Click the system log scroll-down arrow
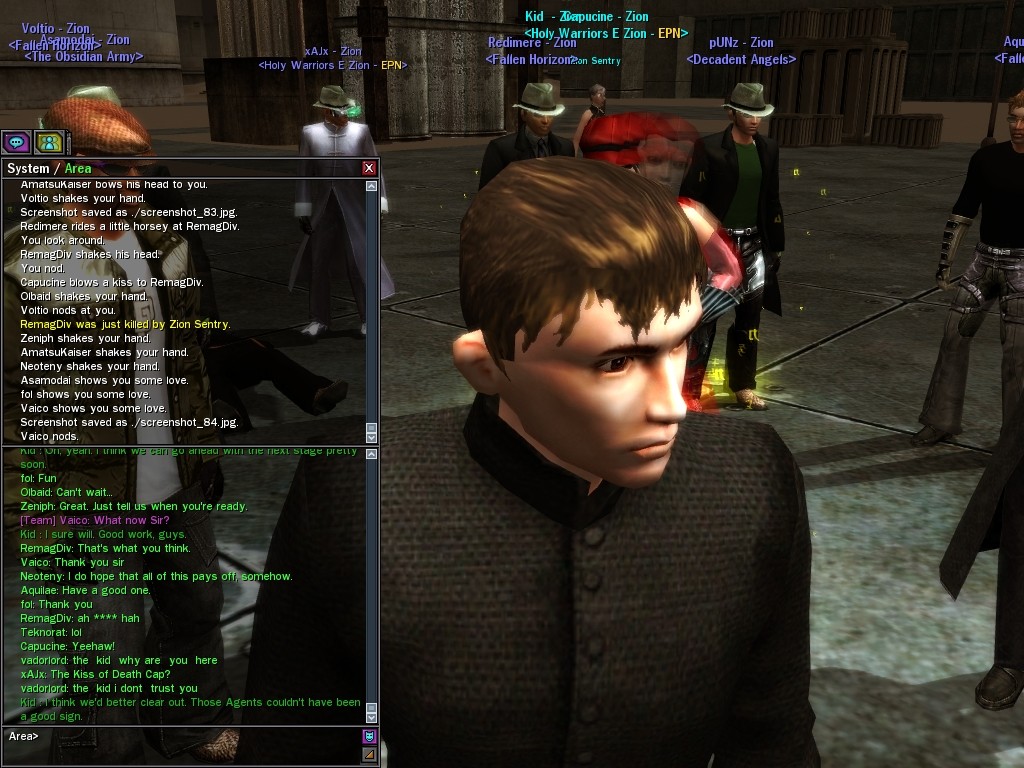Image resolution: width=1024 pixels, height=768 pixels. [x=372, y=436]
